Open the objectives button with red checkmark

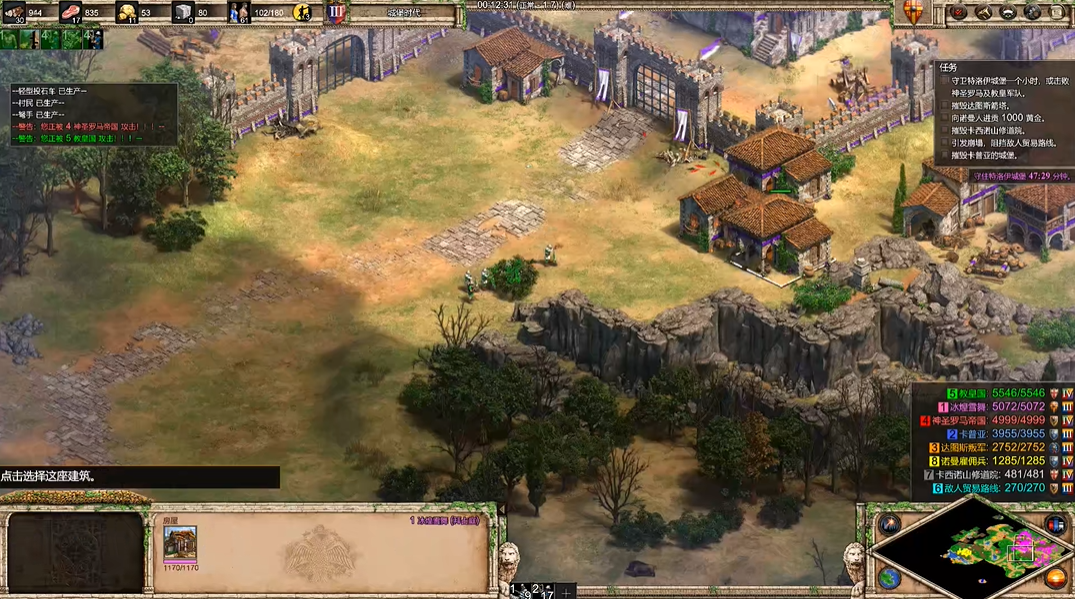[x=959, y=12]
